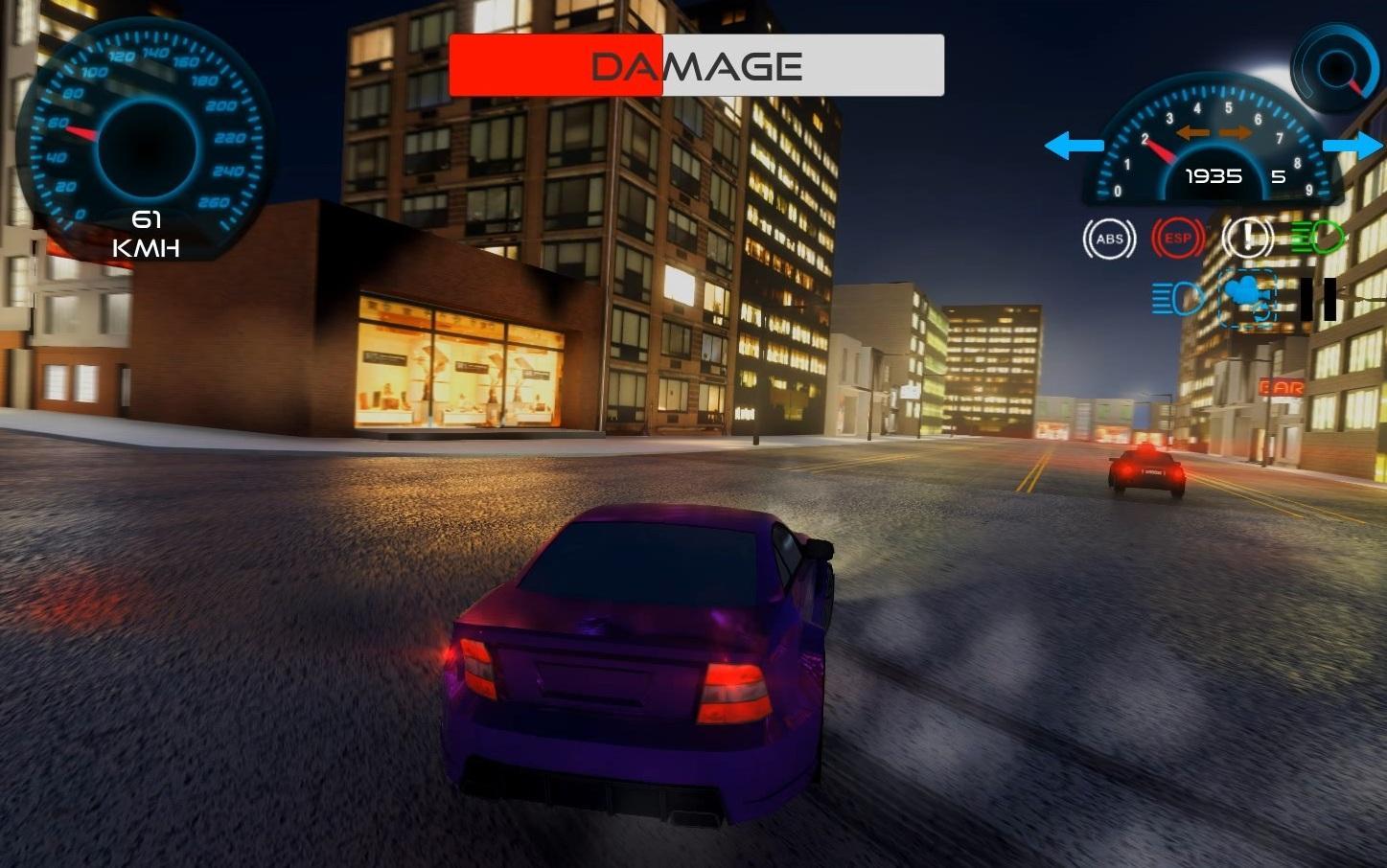Toggle the right turn signal arrow
This screenshot has width=1387, height=868.
pos(1354,146)
